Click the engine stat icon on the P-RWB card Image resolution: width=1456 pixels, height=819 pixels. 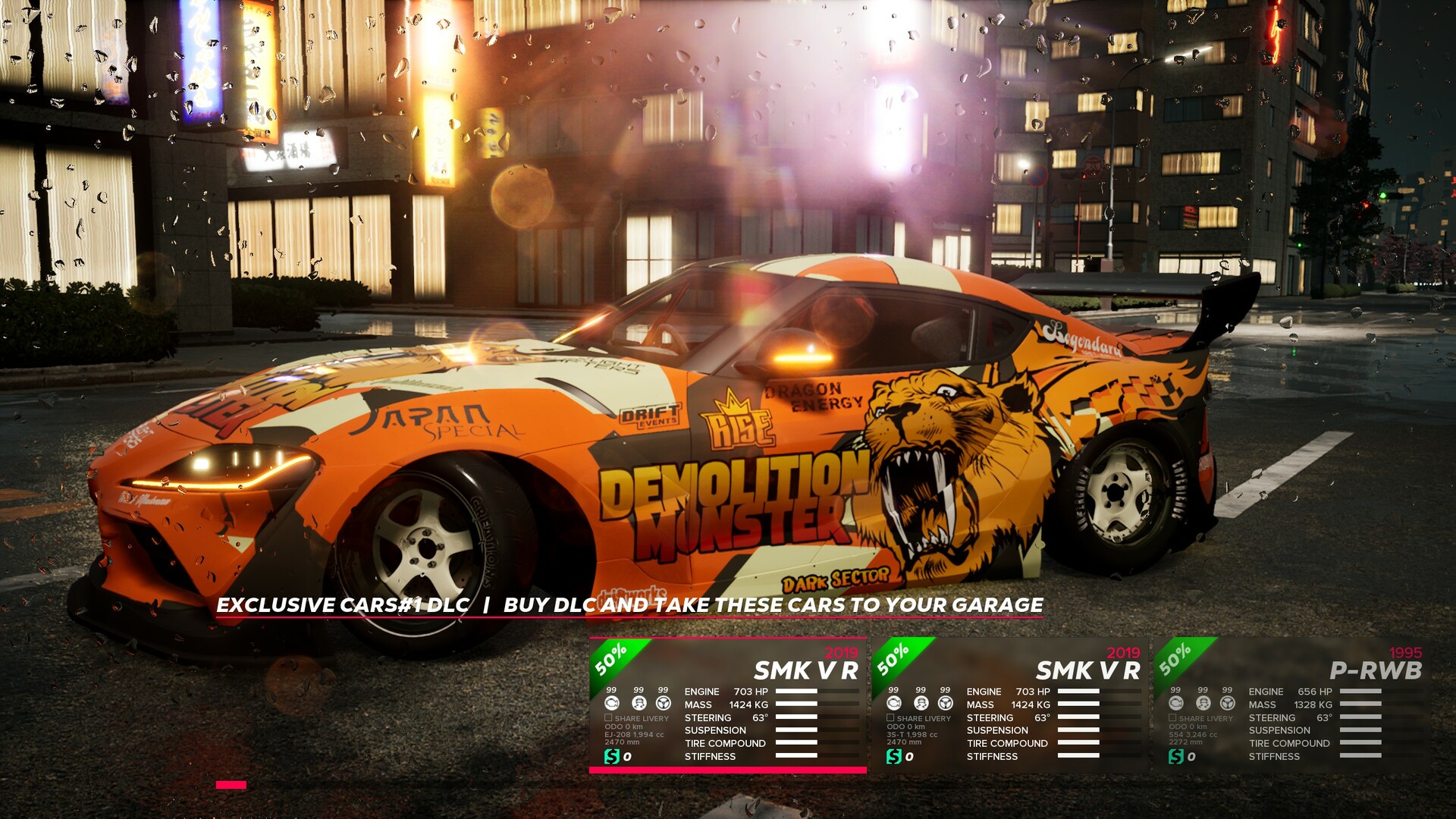[1176, 703]
